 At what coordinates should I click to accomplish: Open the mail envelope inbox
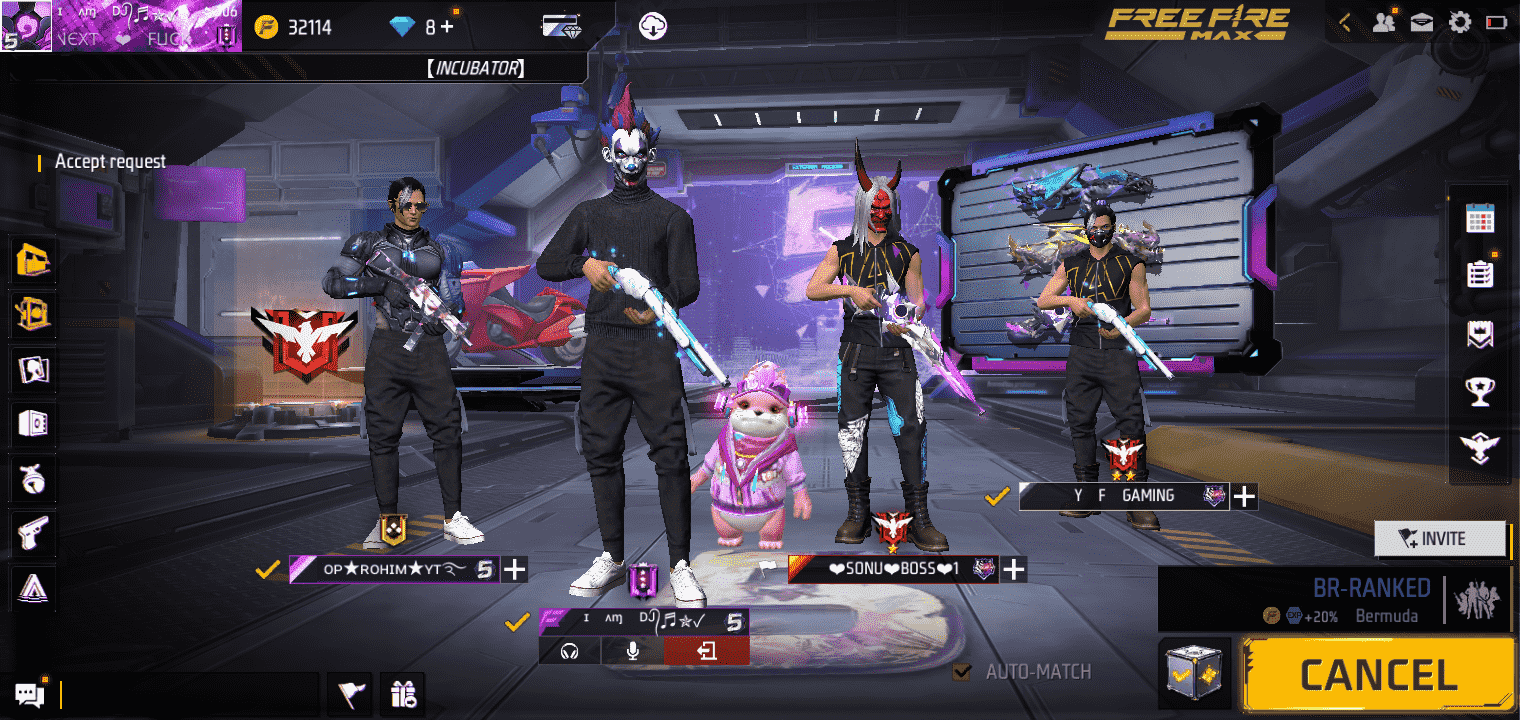(x=1422, y=22)
